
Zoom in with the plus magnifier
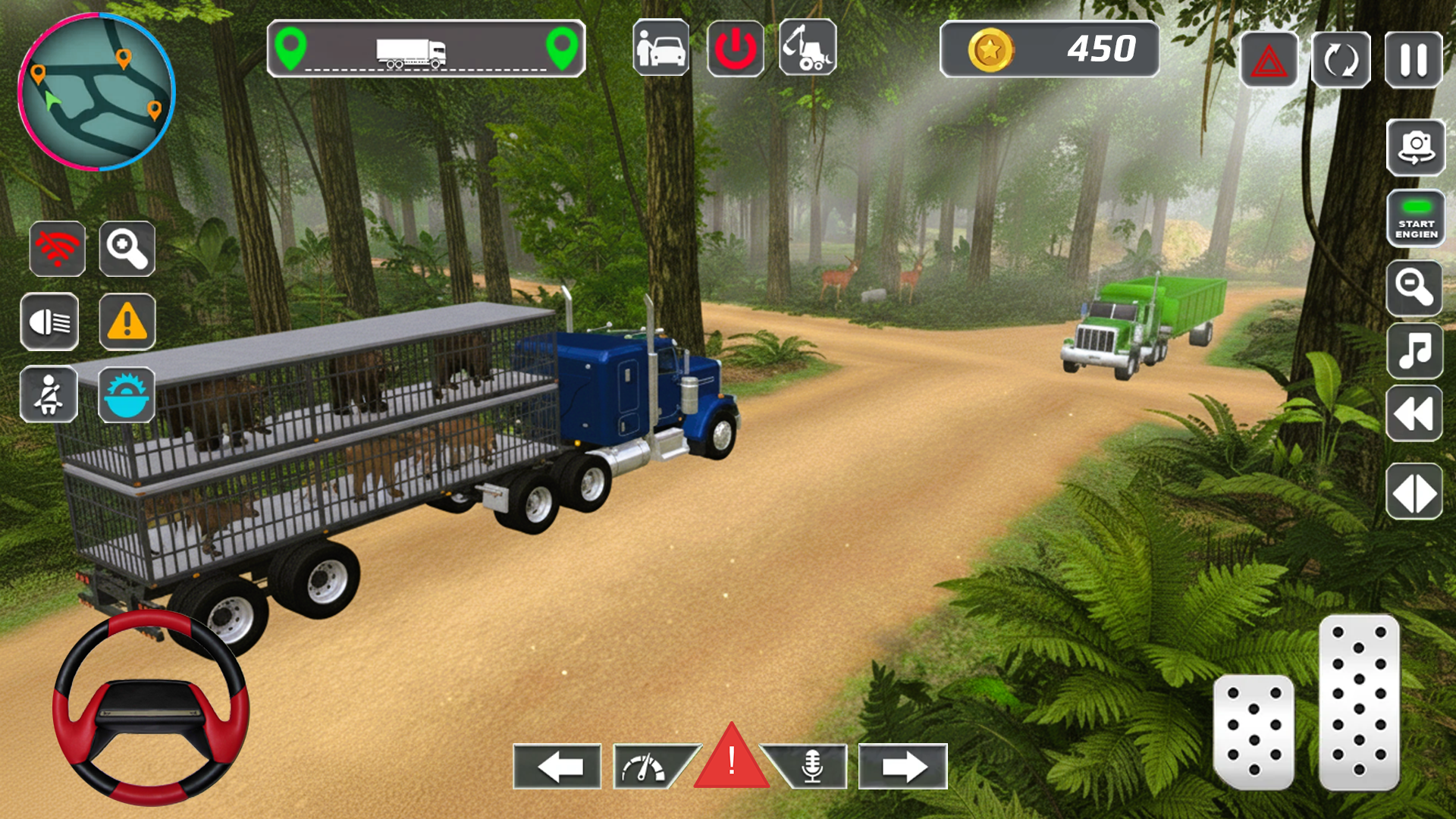click(x=127, y=249)
